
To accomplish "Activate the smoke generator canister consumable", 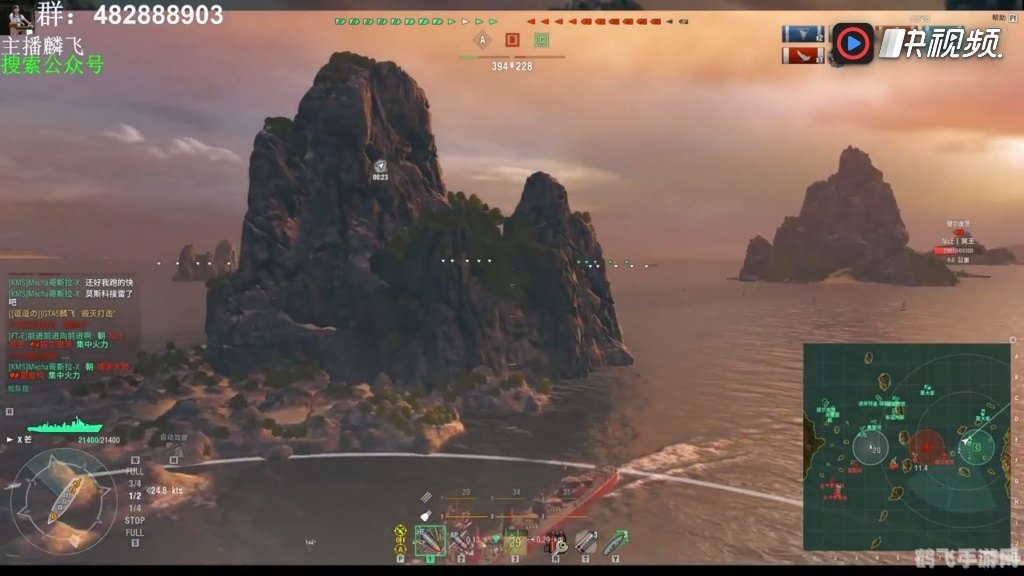I will pos(584,541).
